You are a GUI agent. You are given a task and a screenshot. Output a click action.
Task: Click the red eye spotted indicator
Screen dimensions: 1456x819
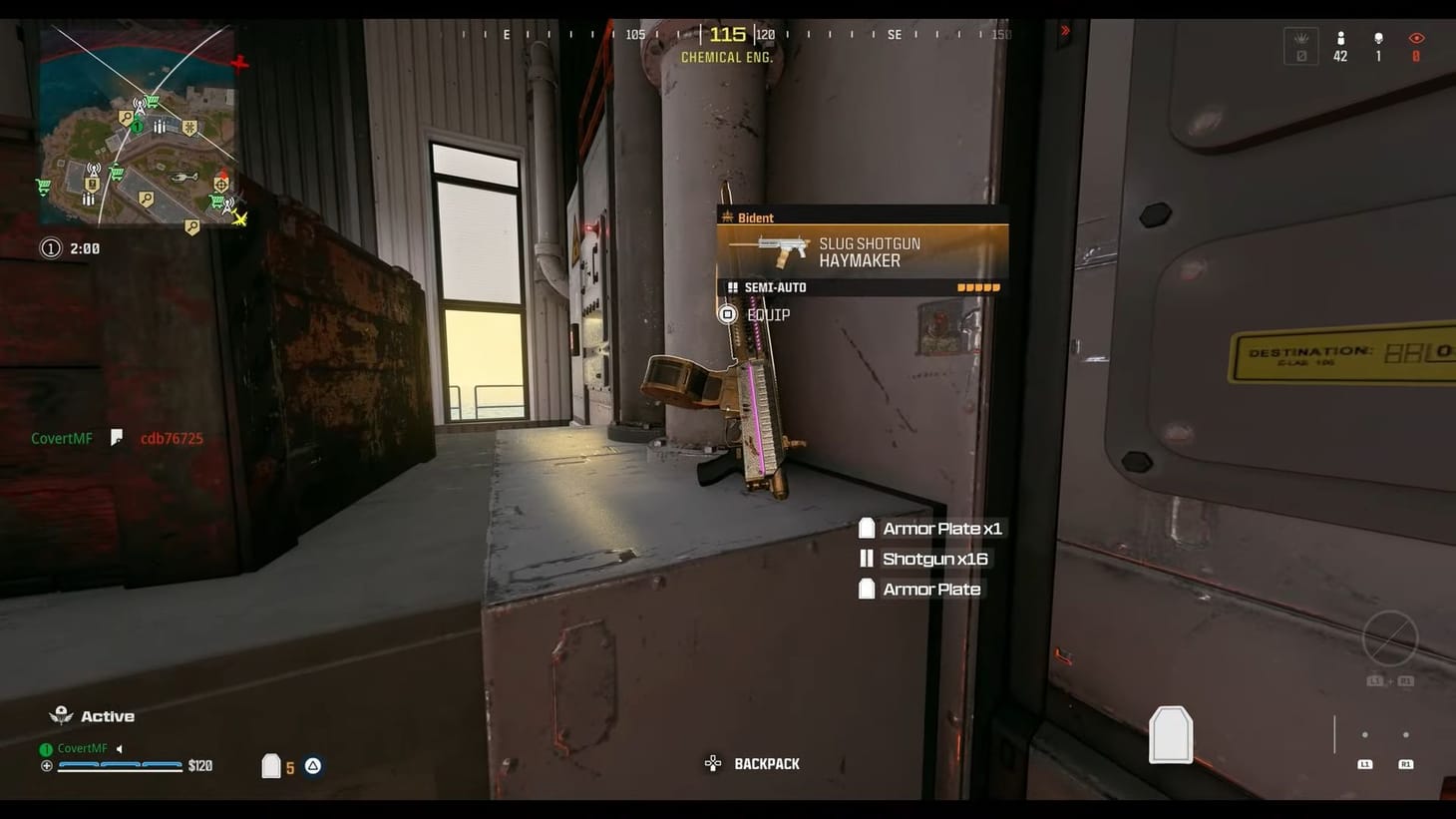(x=1416, y=38)
